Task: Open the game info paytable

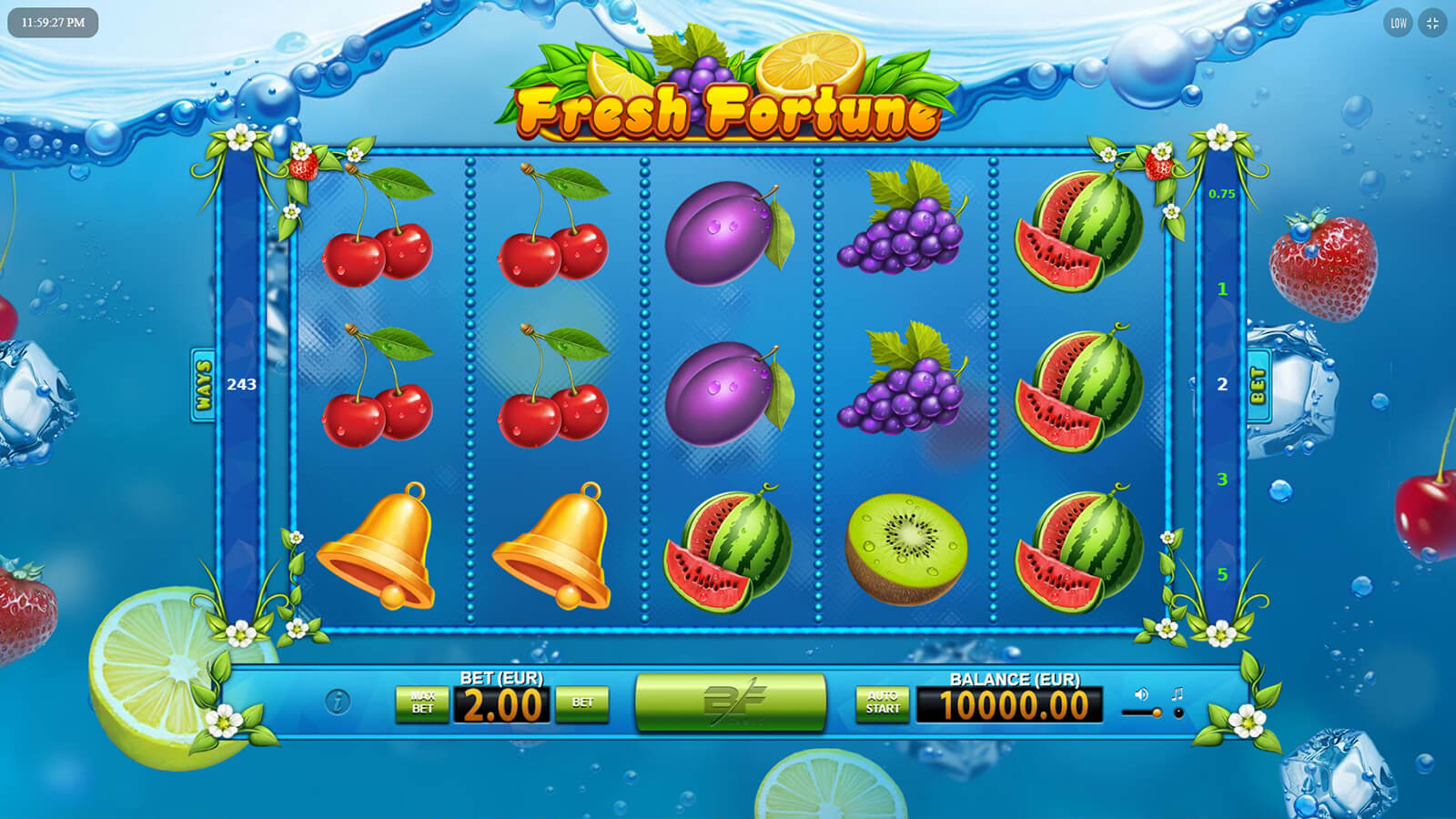Action: click(338, 702)
